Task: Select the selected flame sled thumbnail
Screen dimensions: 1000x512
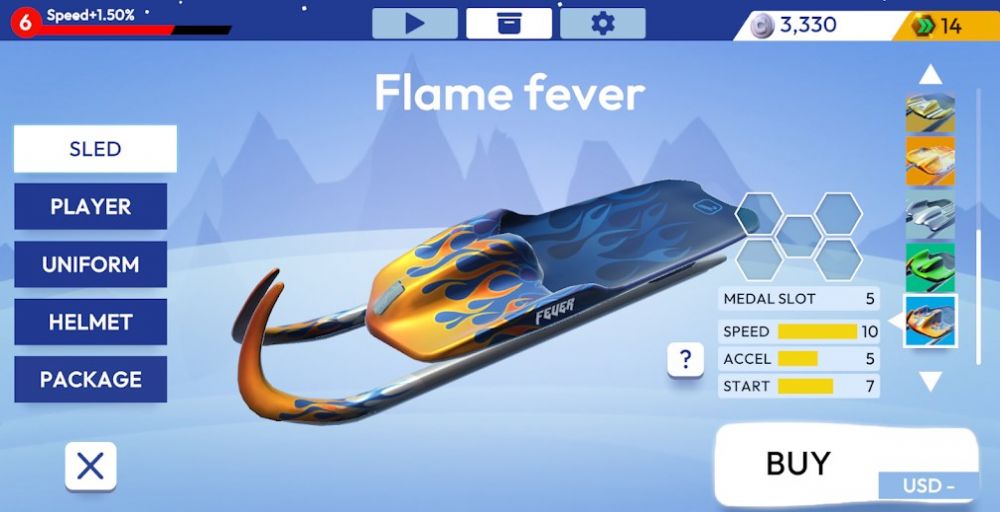Action: click(x=931, y=321)
